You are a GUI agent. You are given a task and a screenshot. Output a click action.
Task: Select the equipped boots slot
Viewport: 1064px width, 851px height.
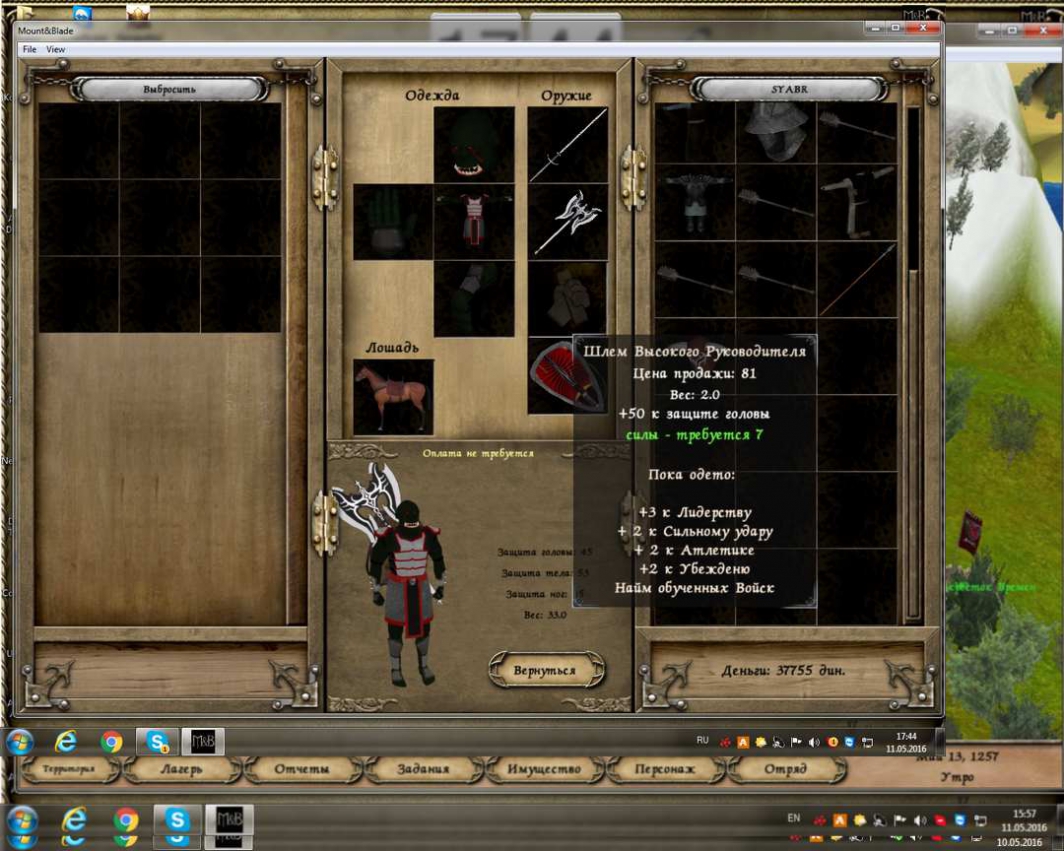(x=474, y=298)
